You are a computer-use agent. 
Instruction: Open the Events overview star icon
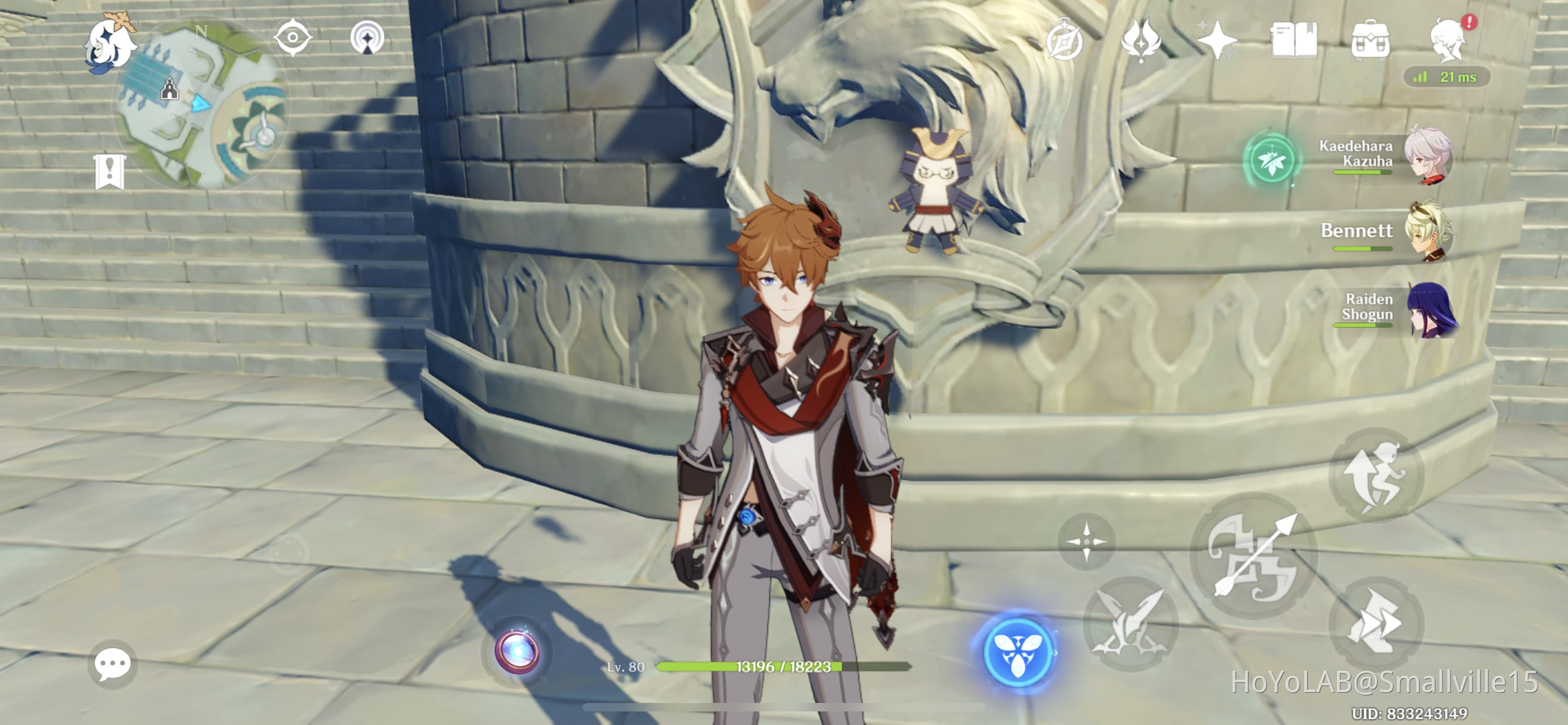tap(1216, 40)
